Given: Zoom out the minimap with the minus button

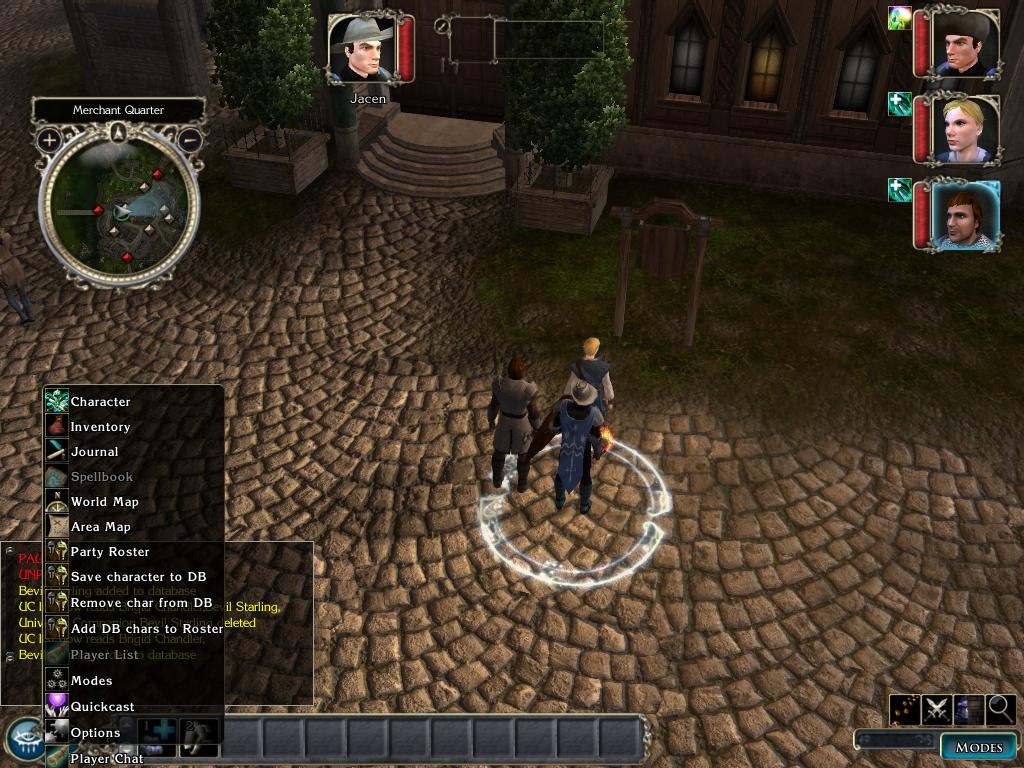Looking at the screenshot, I should (x=189, y=140).
